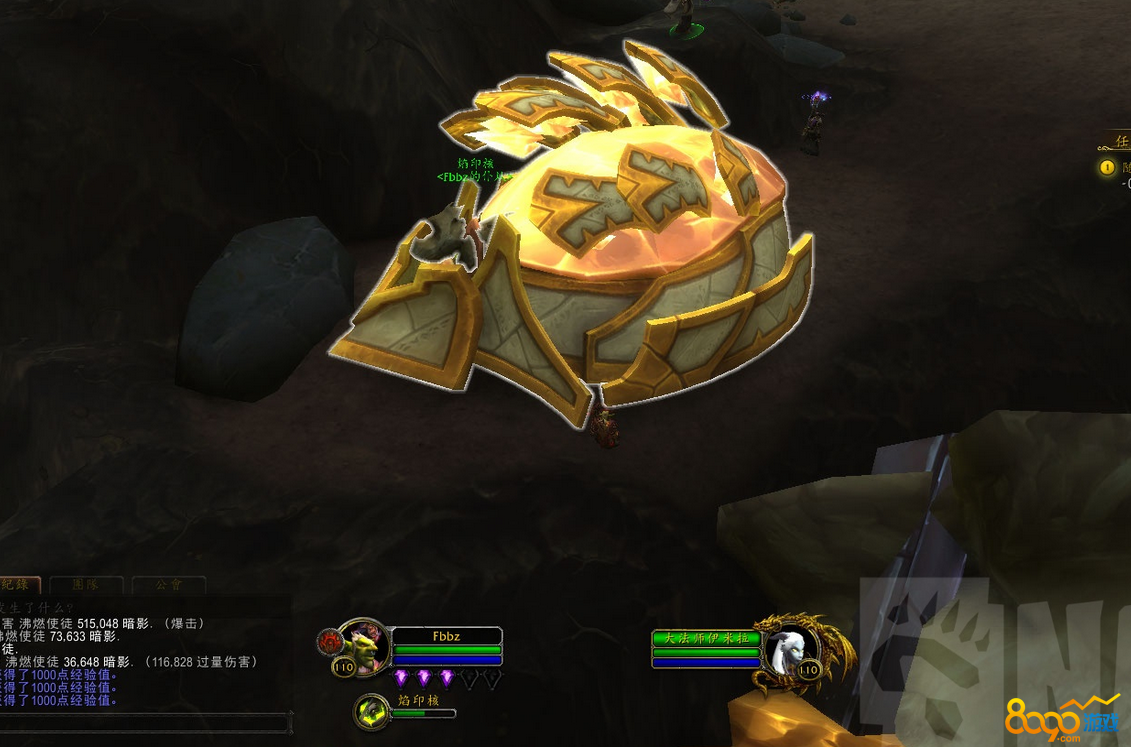
Task: Click the red PvP faction badge
Action: click(x=328, y=641)
